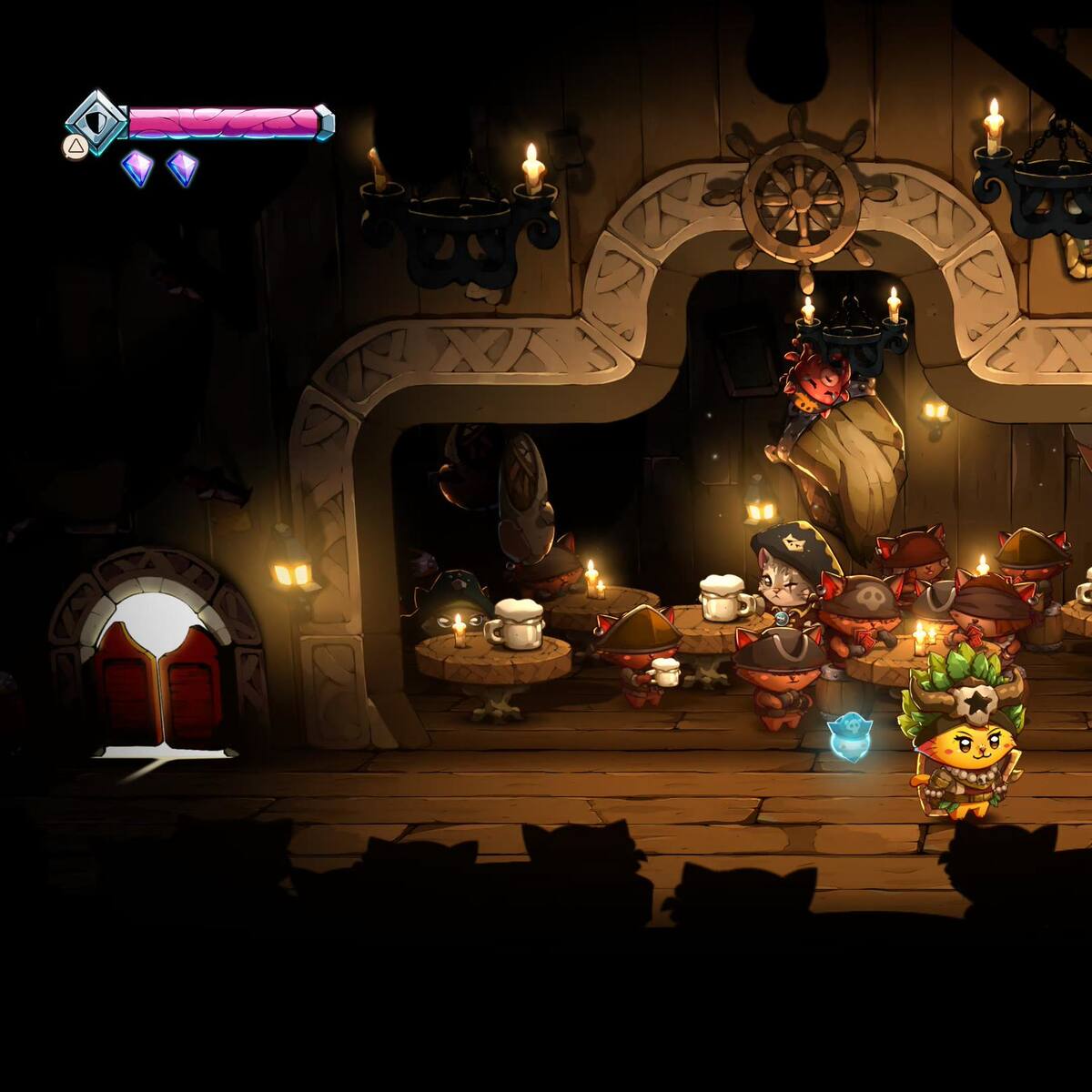Click the shield emblem beside the health bar
The image size is (1092, 1092).
coord(97,121)
